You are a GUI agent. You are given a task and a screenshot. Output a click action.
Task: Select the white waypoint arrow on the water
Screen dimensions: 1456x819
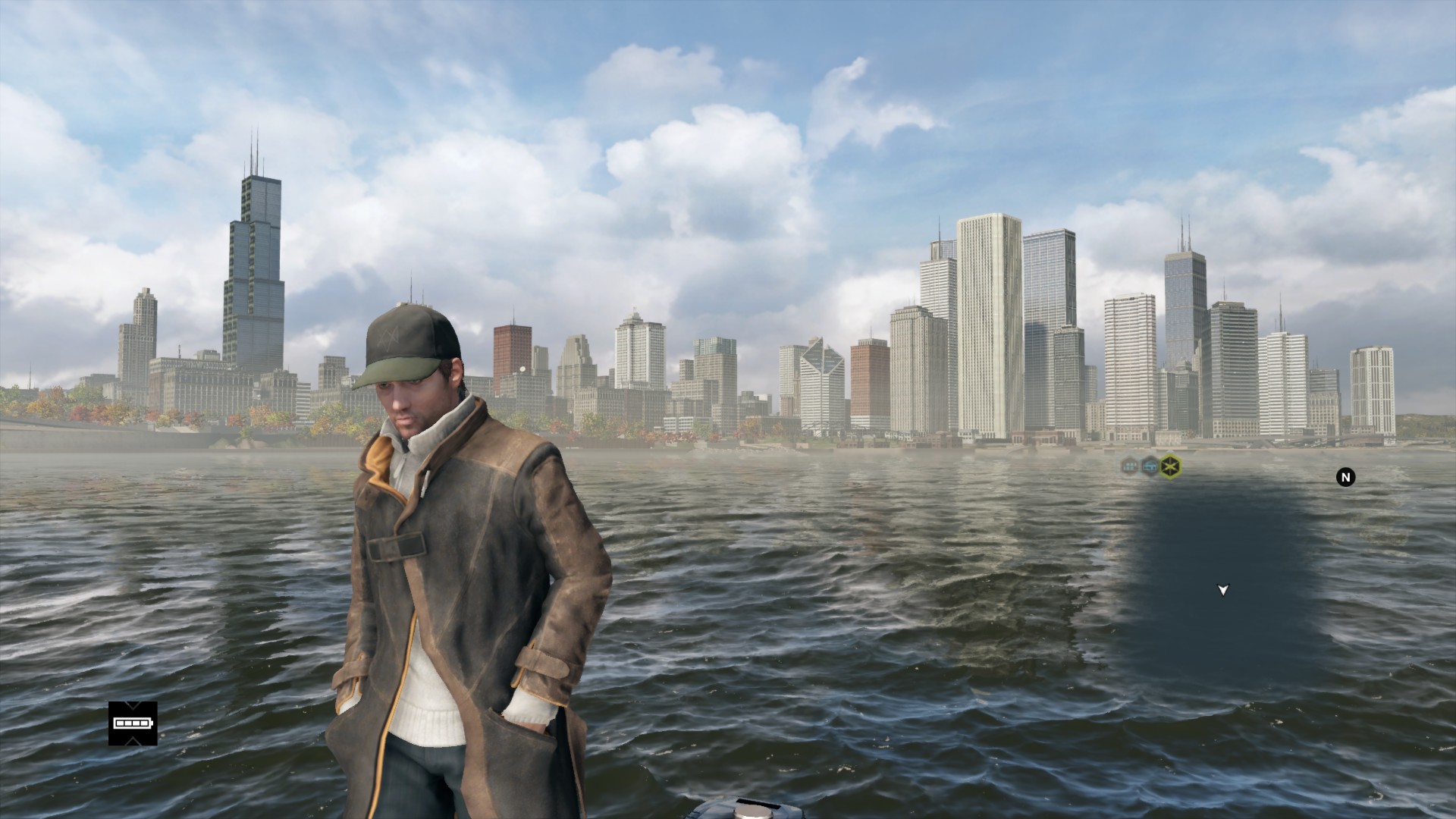tap(1222, 588)
